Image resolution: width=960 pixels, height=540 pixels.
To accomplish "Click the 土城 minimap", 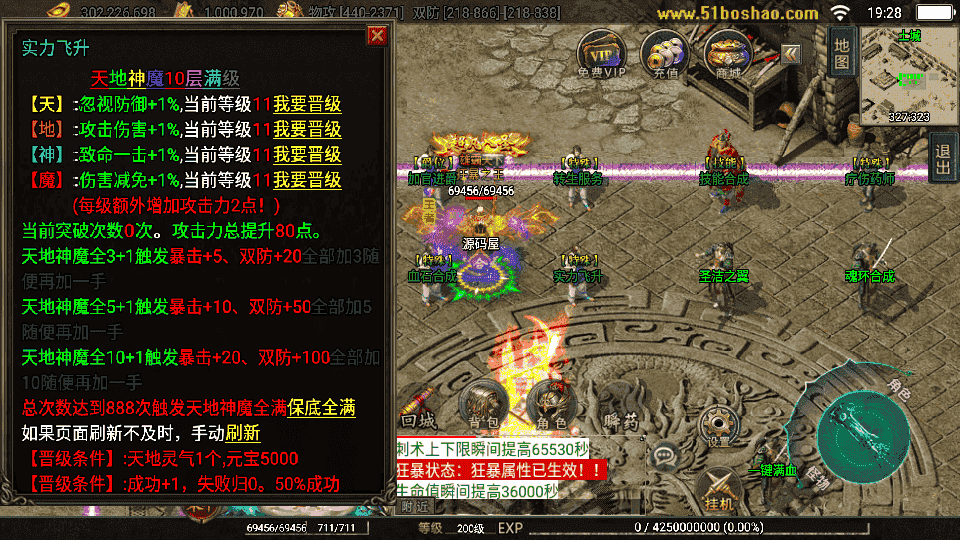I will 908,75.
